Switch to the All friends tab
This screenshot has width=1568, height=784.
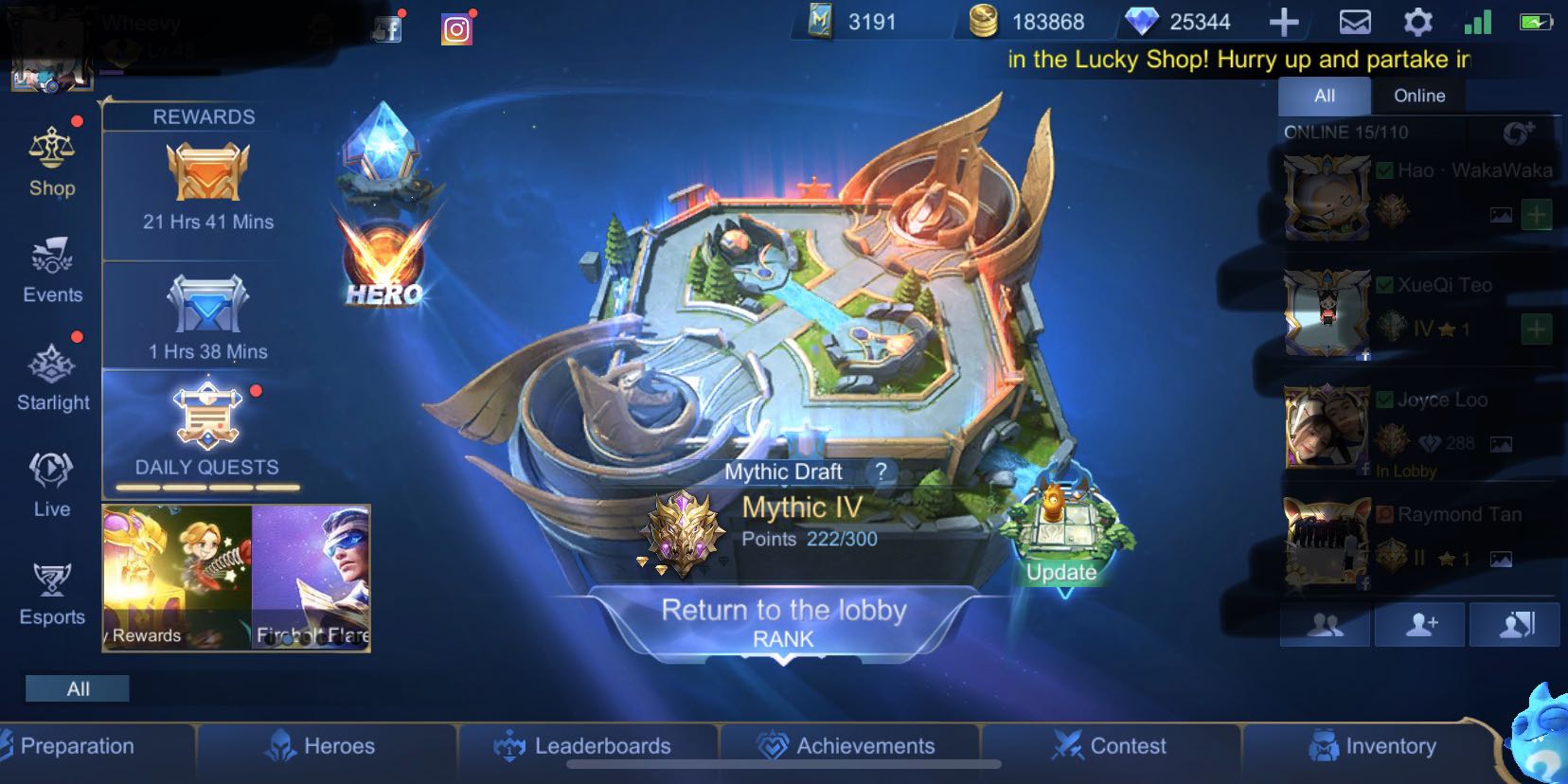coord(1324,95)
